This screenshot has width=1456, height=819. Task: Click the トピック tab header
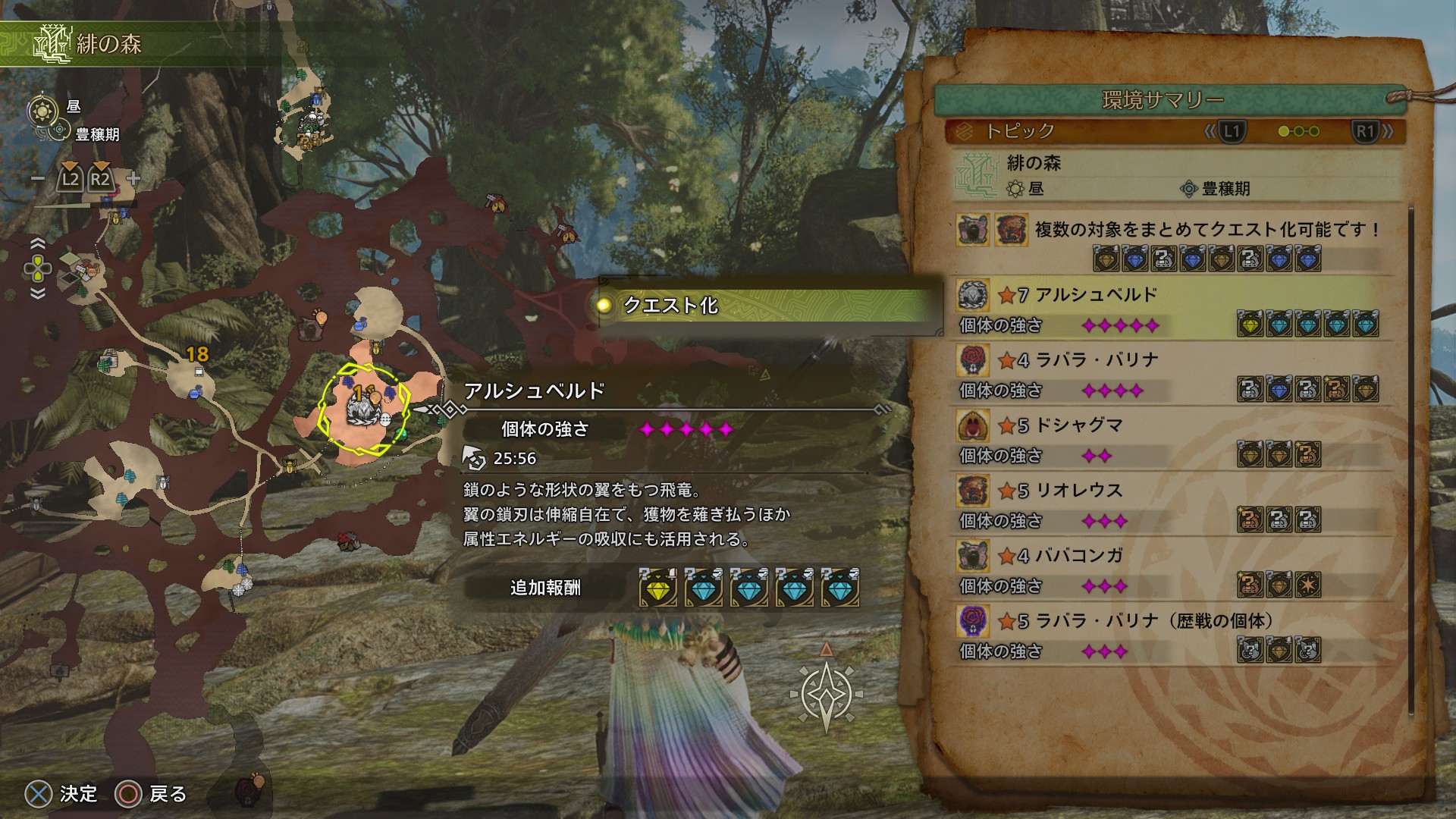1020,131
